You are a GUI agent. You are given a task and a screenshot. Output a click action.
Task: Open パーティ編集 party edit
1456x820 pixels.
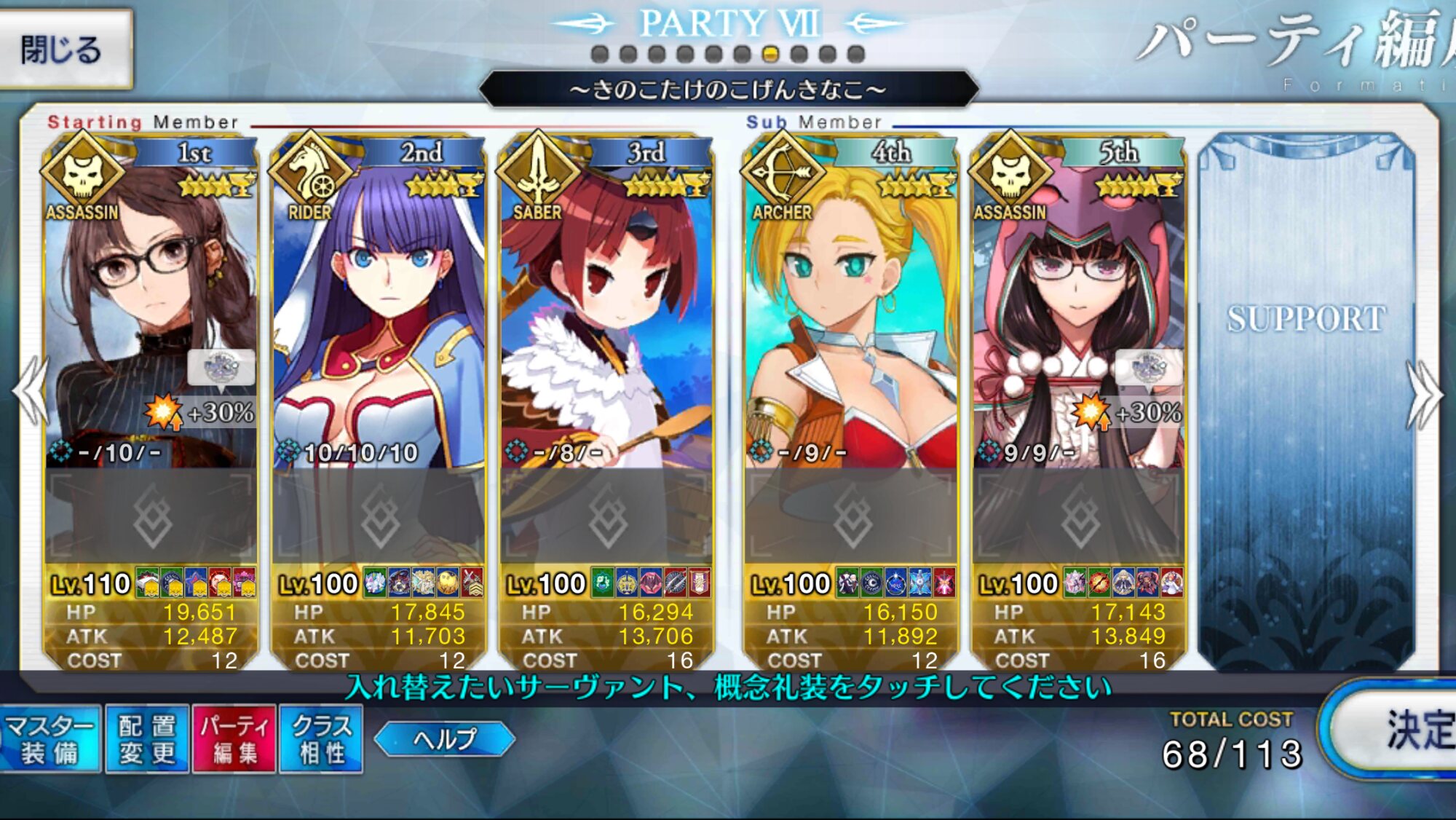click(234, 739)
